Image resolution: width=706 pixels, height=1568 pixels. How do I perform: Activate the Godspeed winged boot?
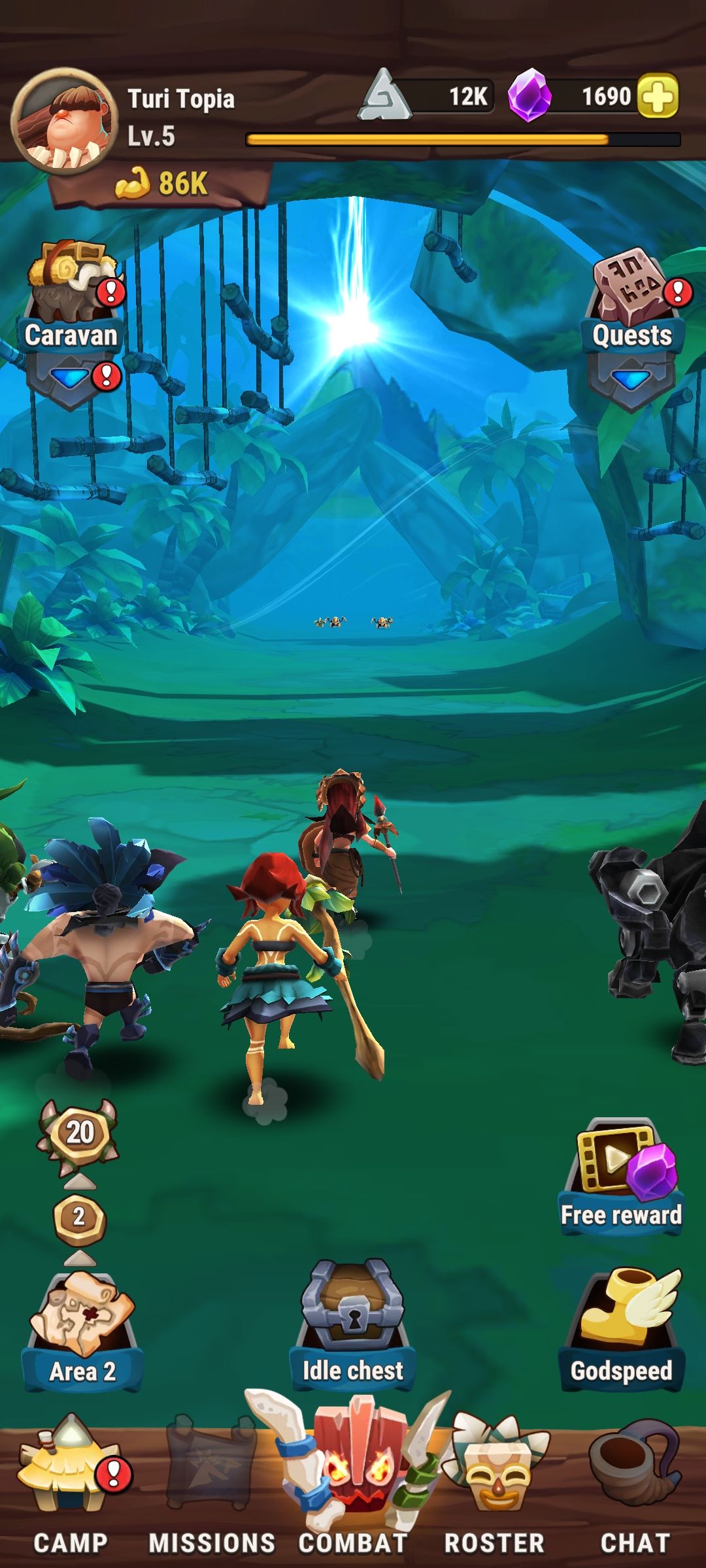(621, 1330)
